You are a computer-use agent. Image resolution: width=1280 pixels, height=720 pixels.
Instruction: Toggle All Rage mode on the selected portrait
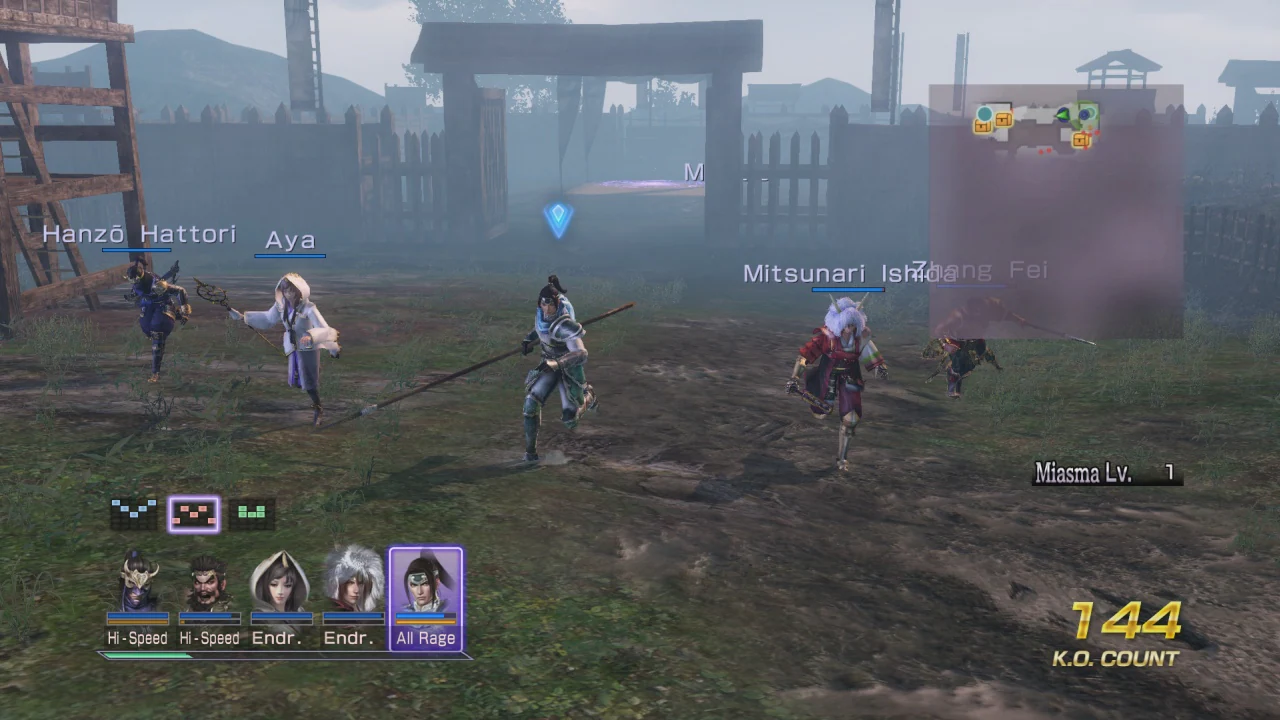point(425,638)
